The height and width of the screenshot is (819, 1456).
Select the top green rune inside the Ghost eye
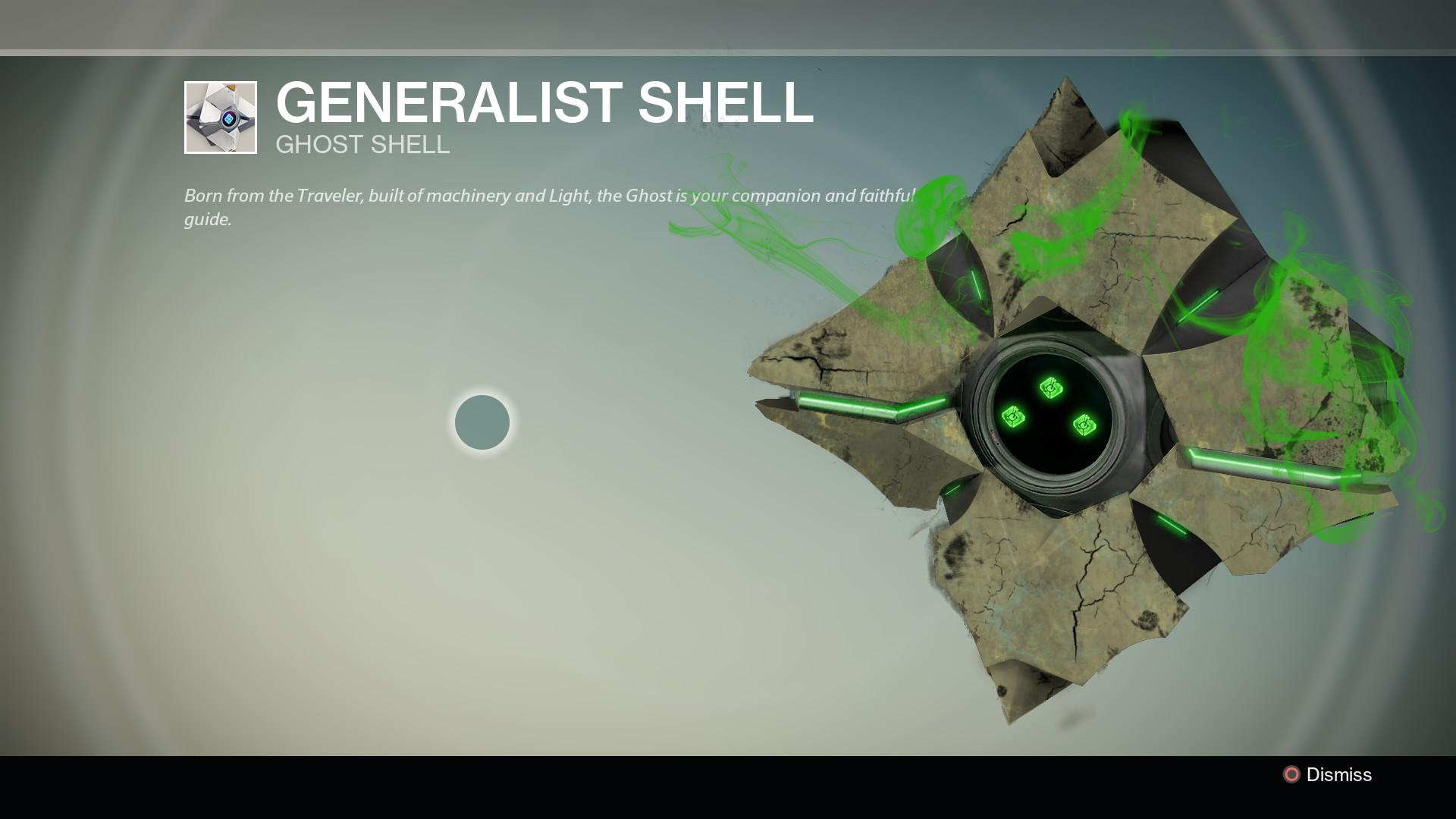click(1050, 389)
